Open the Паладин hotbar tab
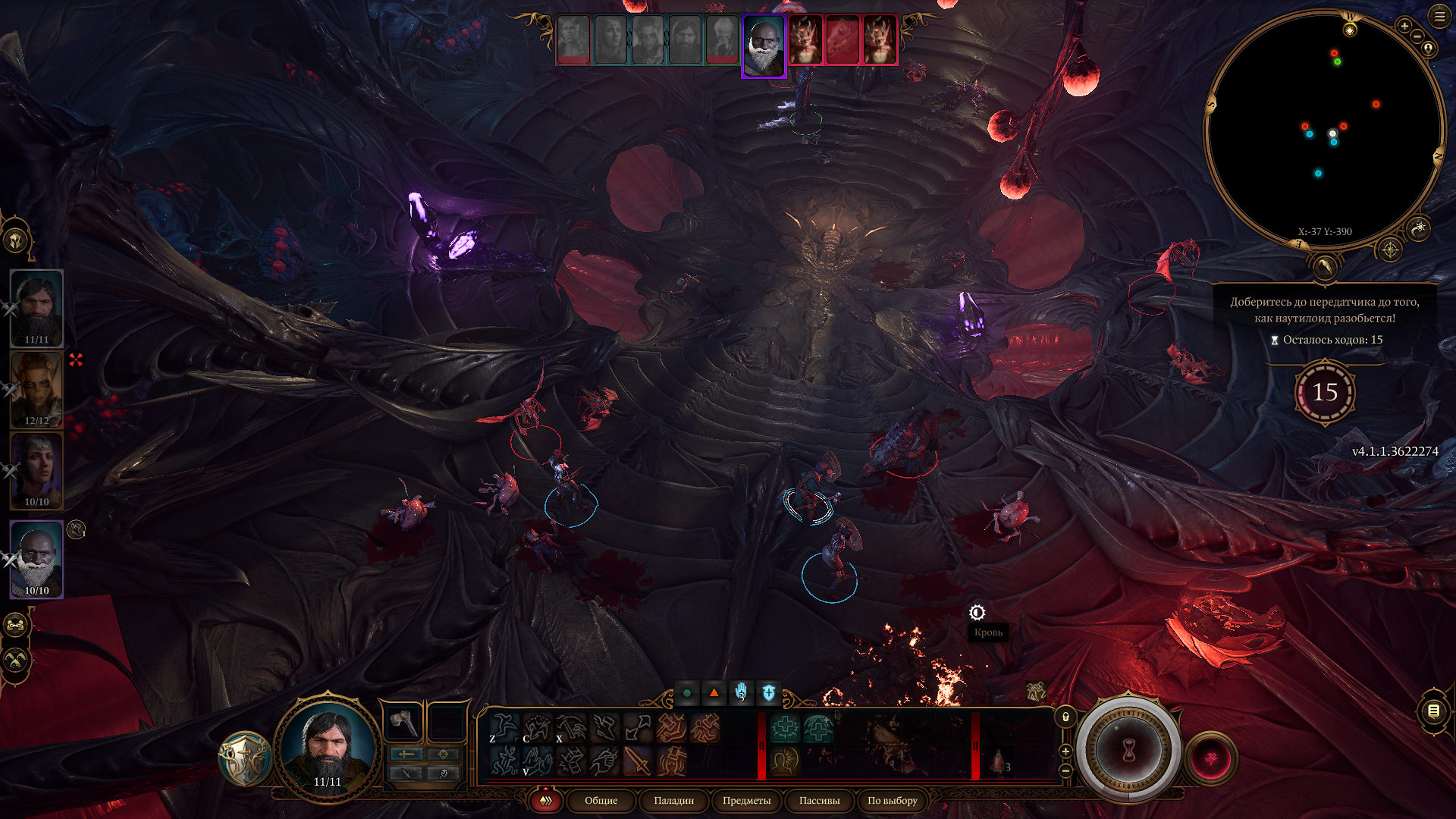1456x819 pixels. [x=673, y=801]
